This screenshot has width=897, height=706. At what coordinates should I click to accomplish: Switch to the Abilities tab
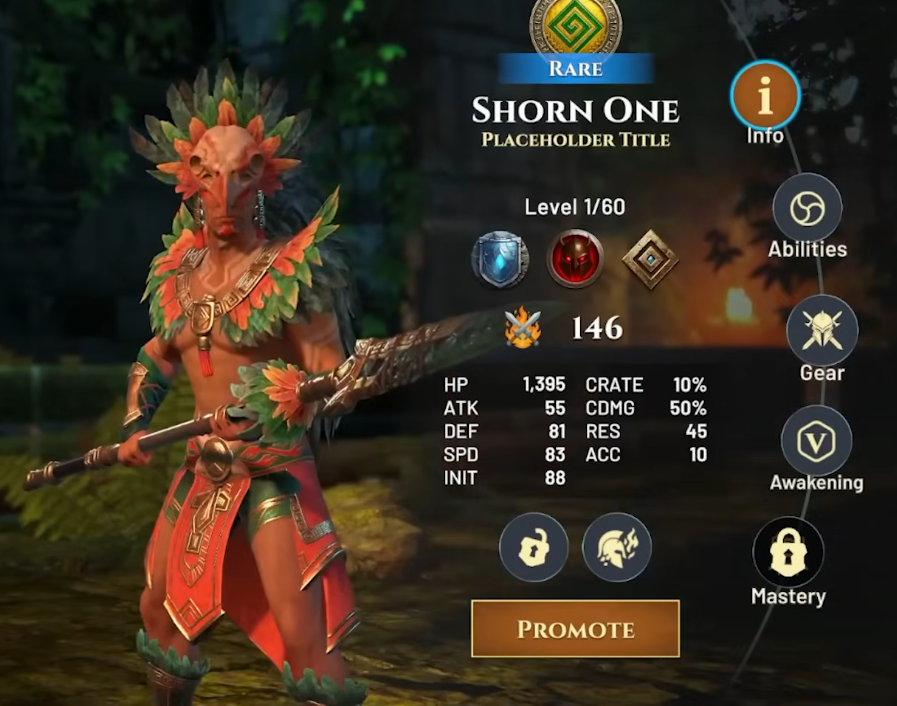click(x=807, y=209)
